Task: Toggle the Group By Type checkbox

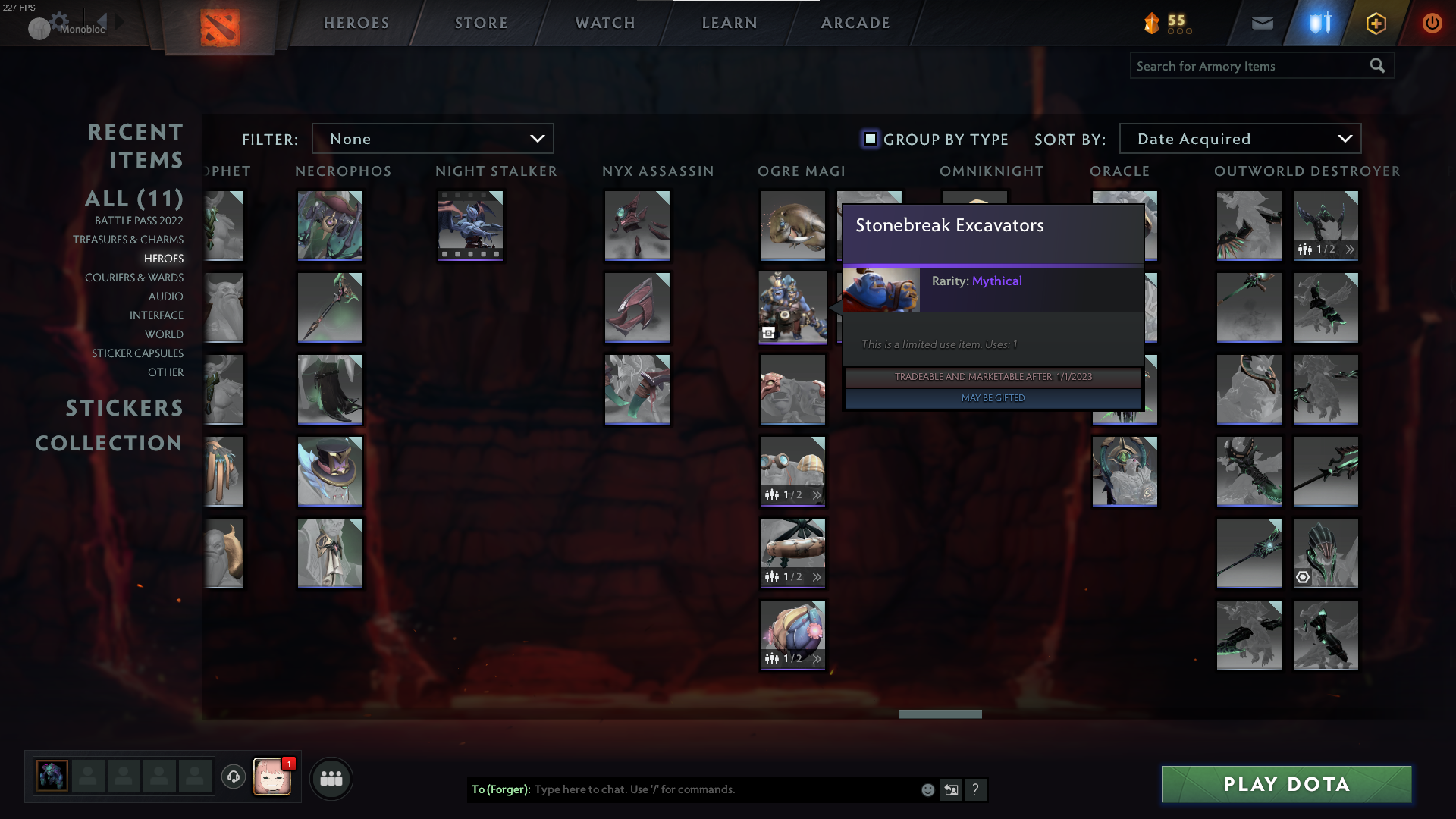Action: [x=869, y=139]
